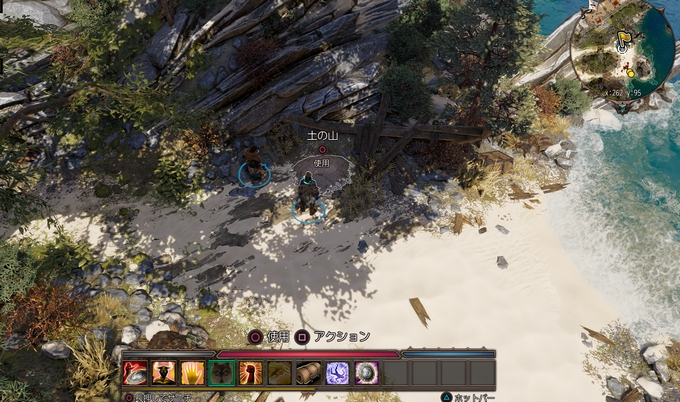Activate the round shield skill
This screenshot has height=402, width=680.
[x=367, y=373]
